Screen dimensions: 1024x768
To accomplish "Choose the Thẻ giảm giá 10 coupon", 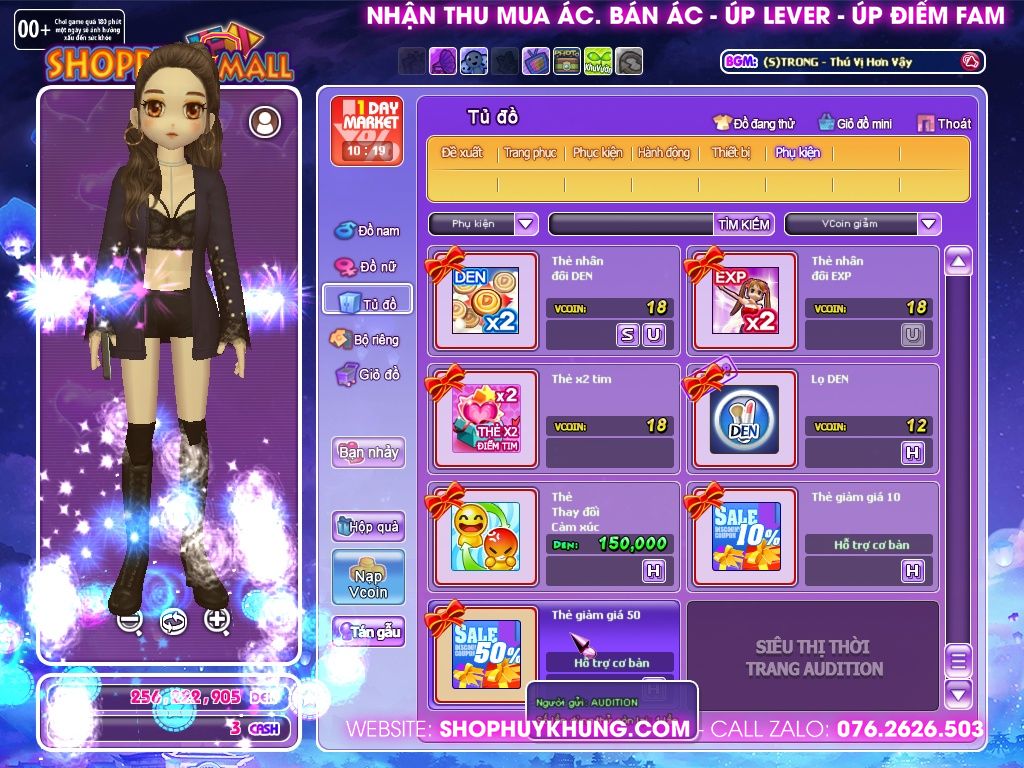I will (744, 536).
